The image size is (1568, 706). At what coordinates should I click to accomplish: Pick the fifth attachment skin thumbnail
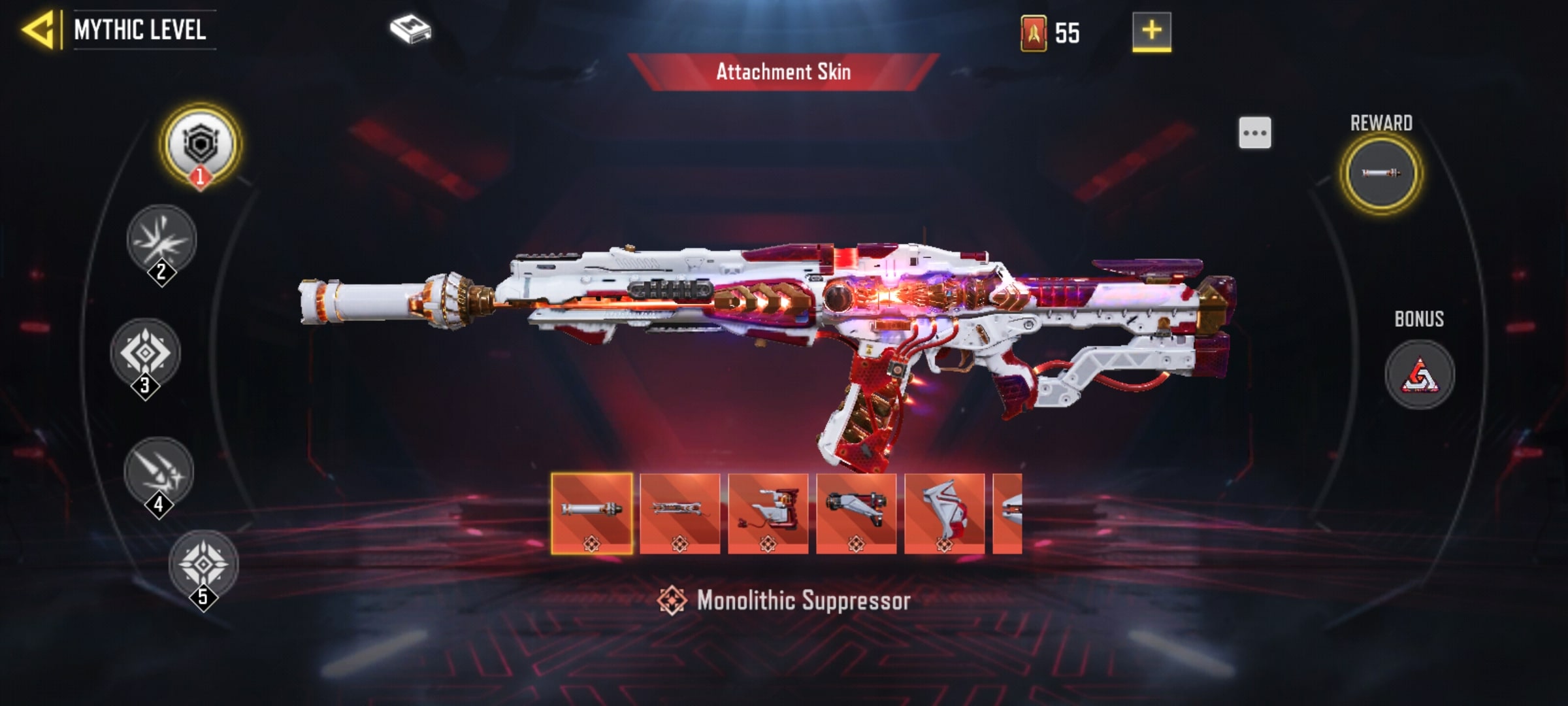click(945, 514)
